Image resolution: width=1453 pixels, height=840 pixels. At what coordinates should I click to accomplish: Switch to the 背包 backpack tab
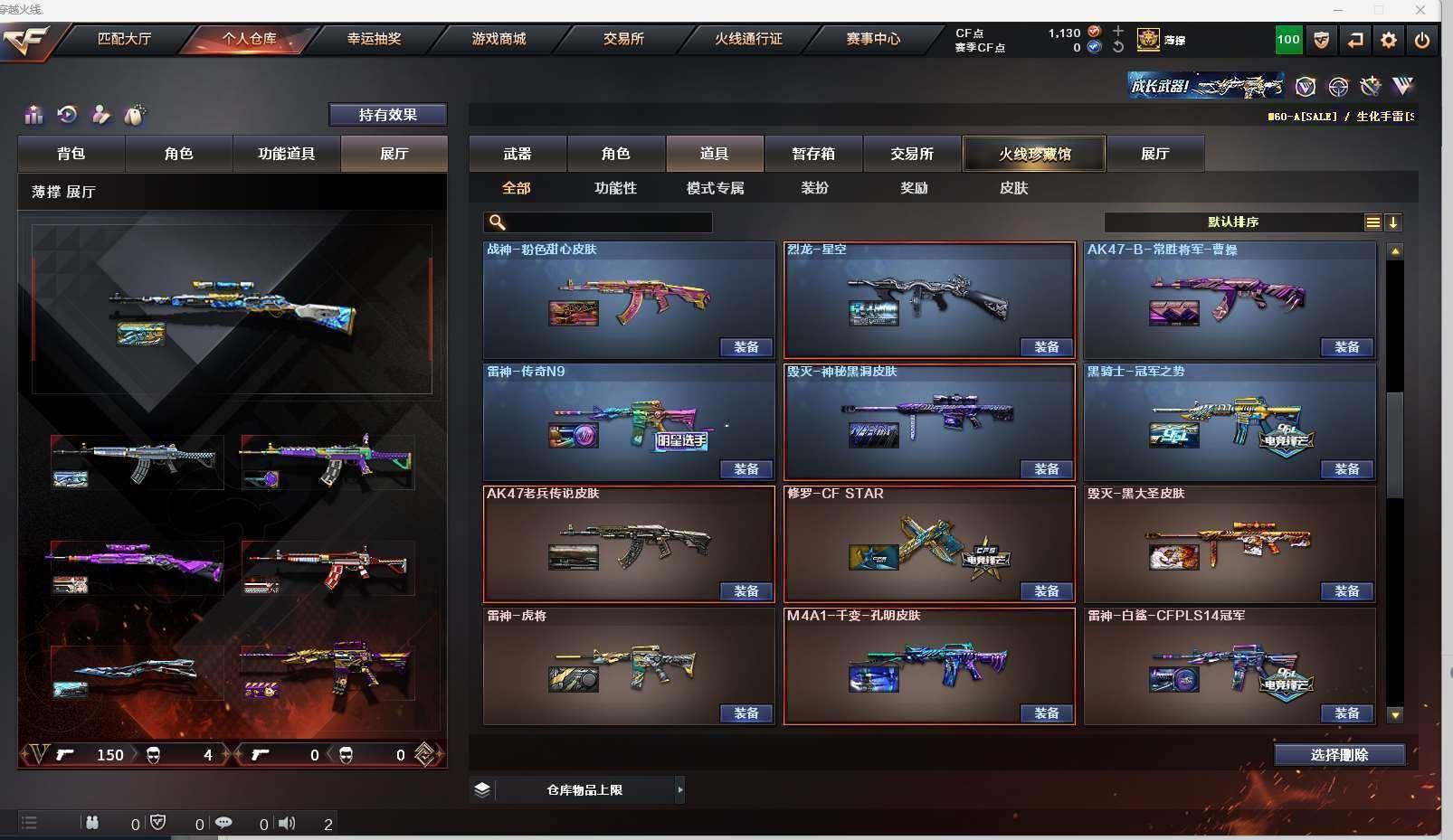click(71, 154)
